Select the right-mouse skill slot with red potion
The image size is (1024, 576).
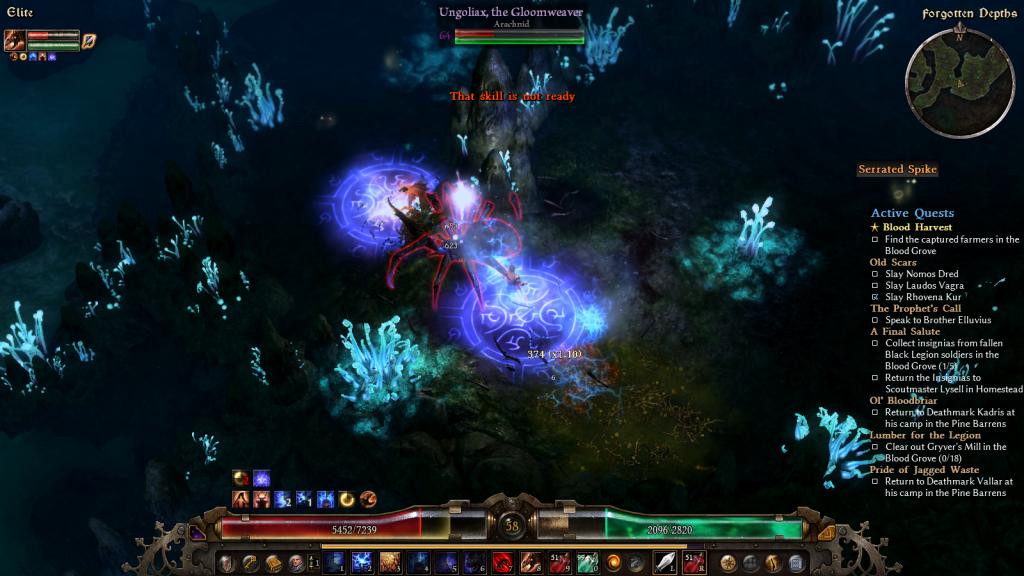point(693,562)
